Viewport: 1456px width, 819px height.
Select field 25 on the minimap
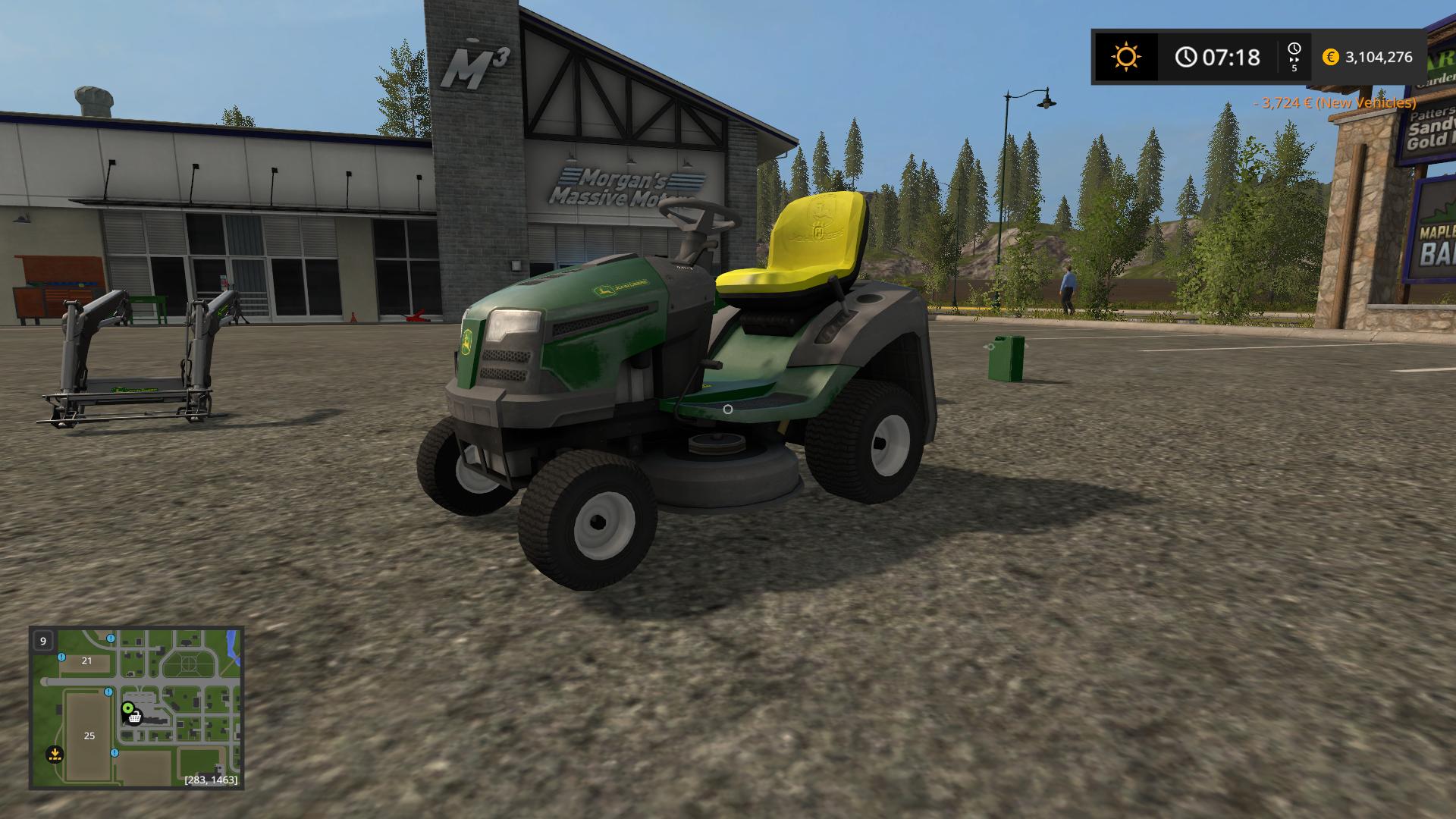pyautogui.click(x=89, y=736)
